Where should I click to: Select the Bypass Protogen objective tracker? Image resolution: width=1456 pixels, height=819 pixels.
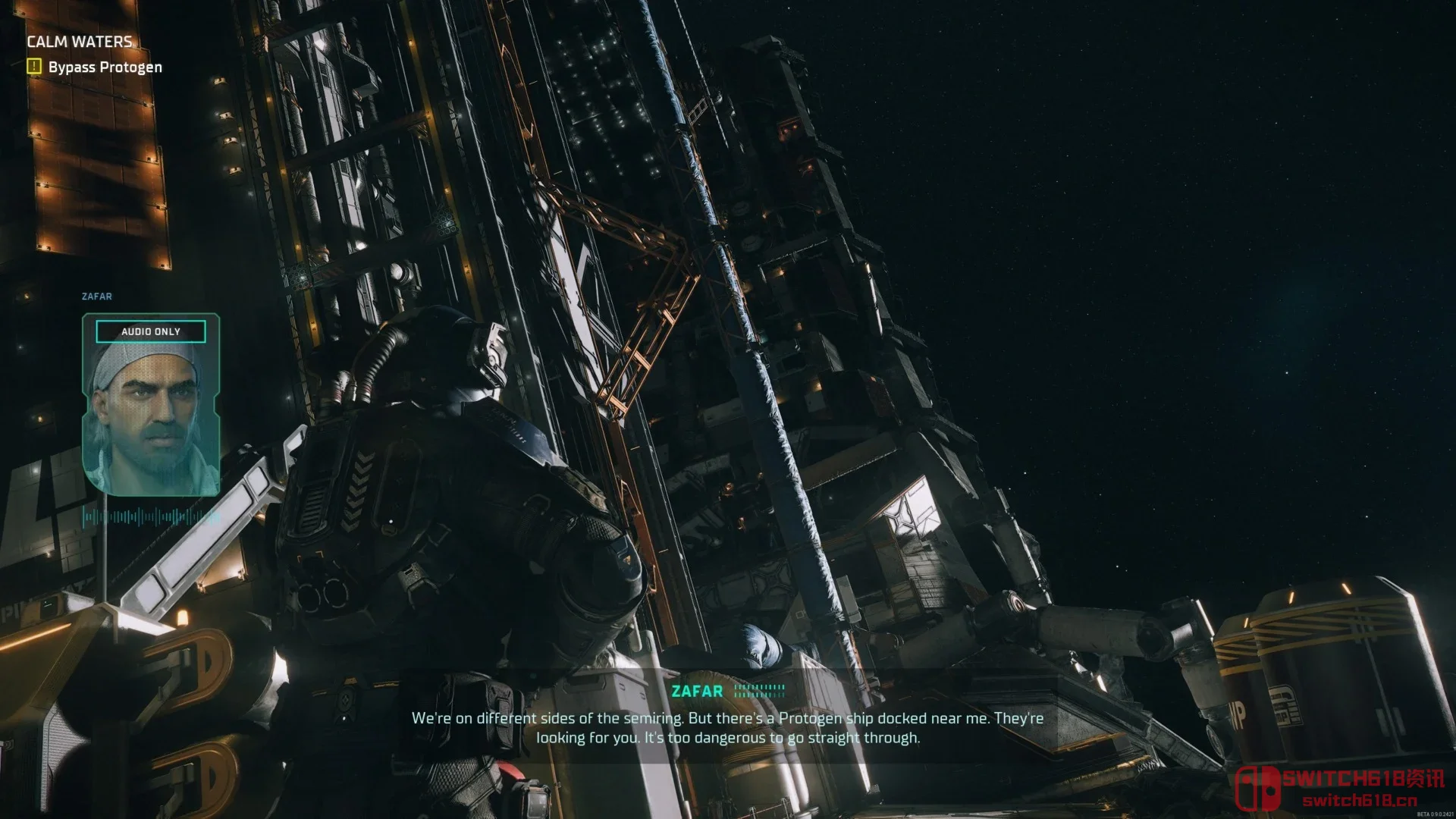pos(105,67)
